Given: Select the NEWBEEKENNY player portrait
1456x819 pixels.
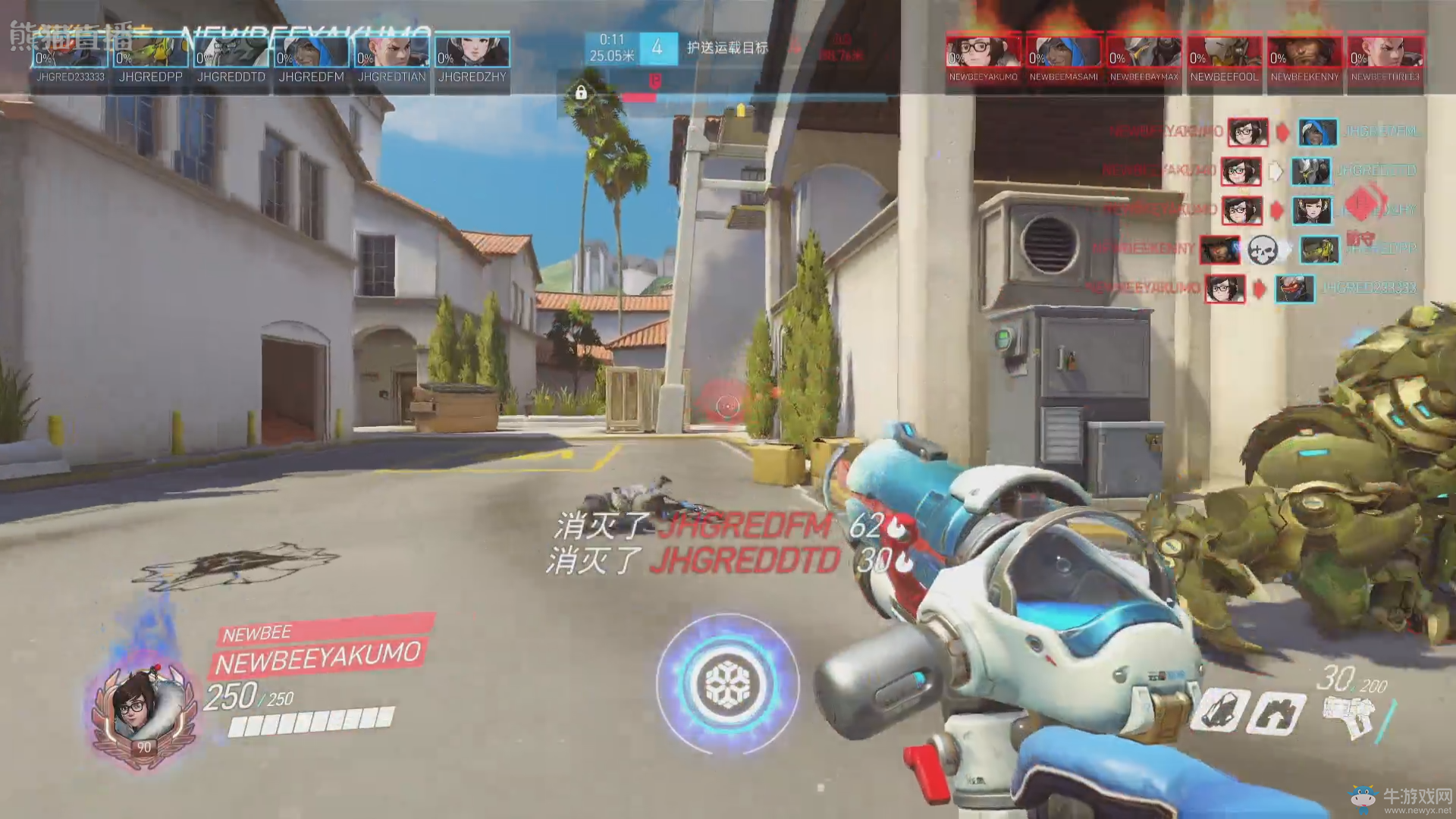Looking at the screenshot, I should tap(1304, 52).
